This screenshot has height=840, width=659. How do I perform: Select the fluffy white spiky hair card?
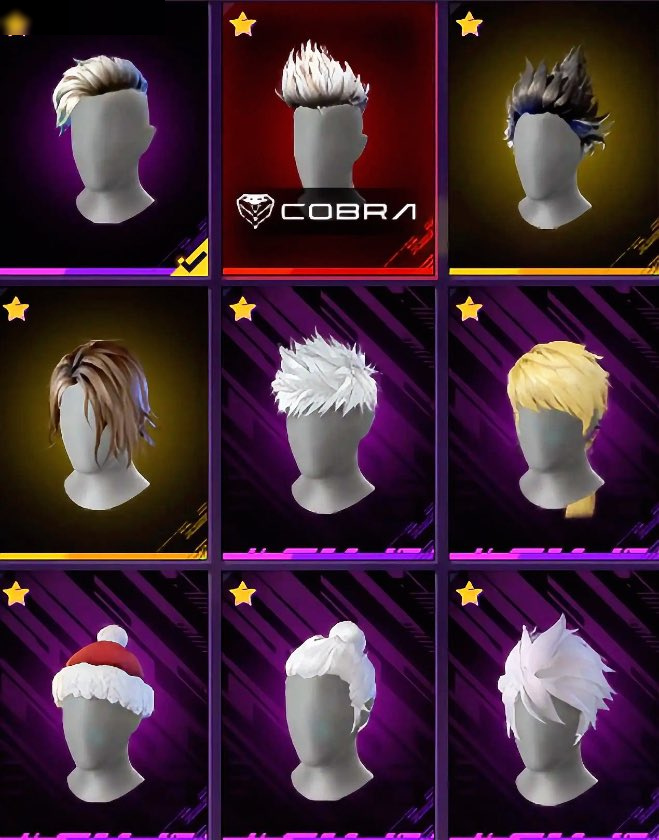pyautogui.click(x=329, y=420)
